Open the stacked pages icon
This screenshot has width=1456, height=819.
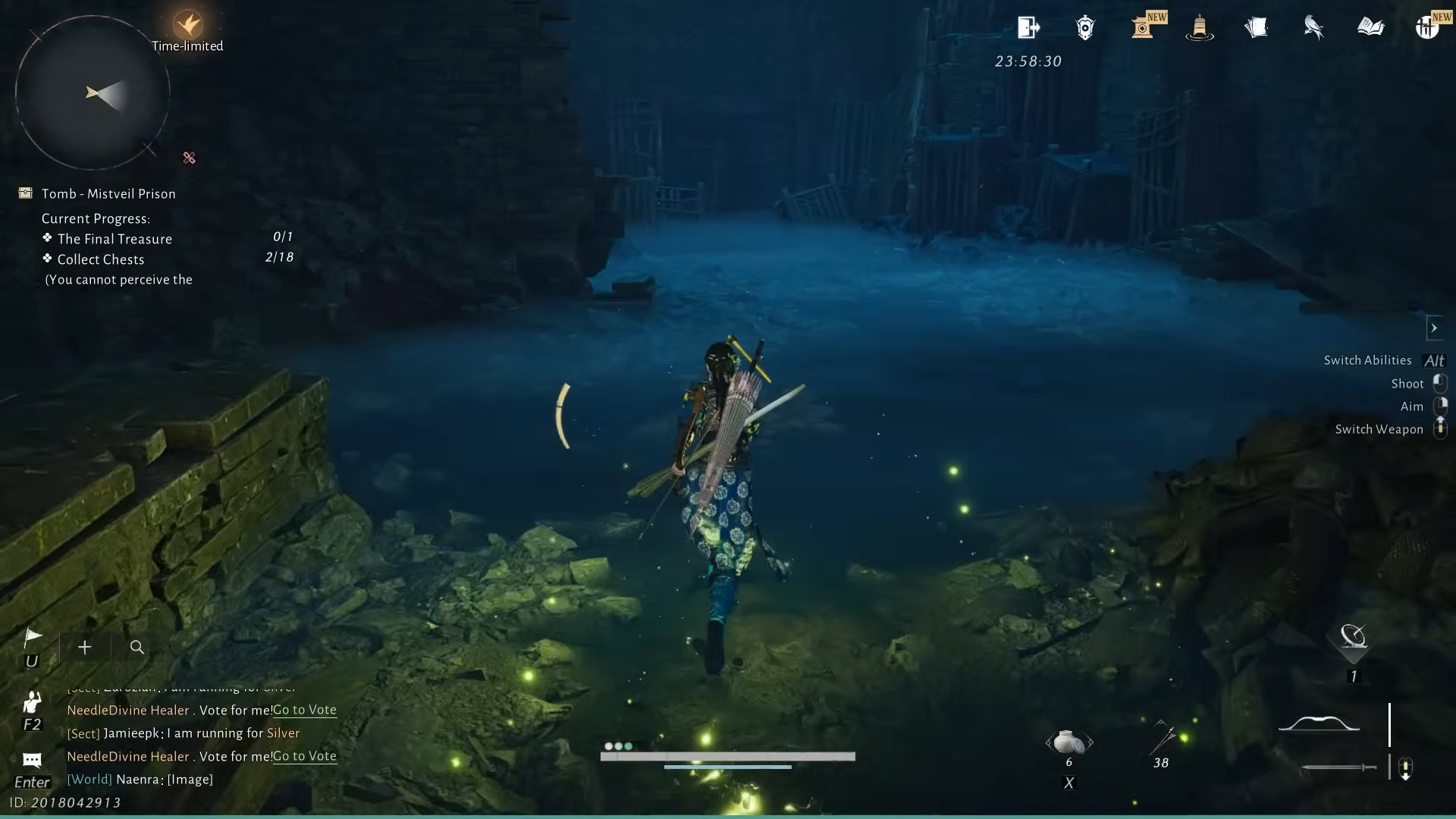(1257, 28)
